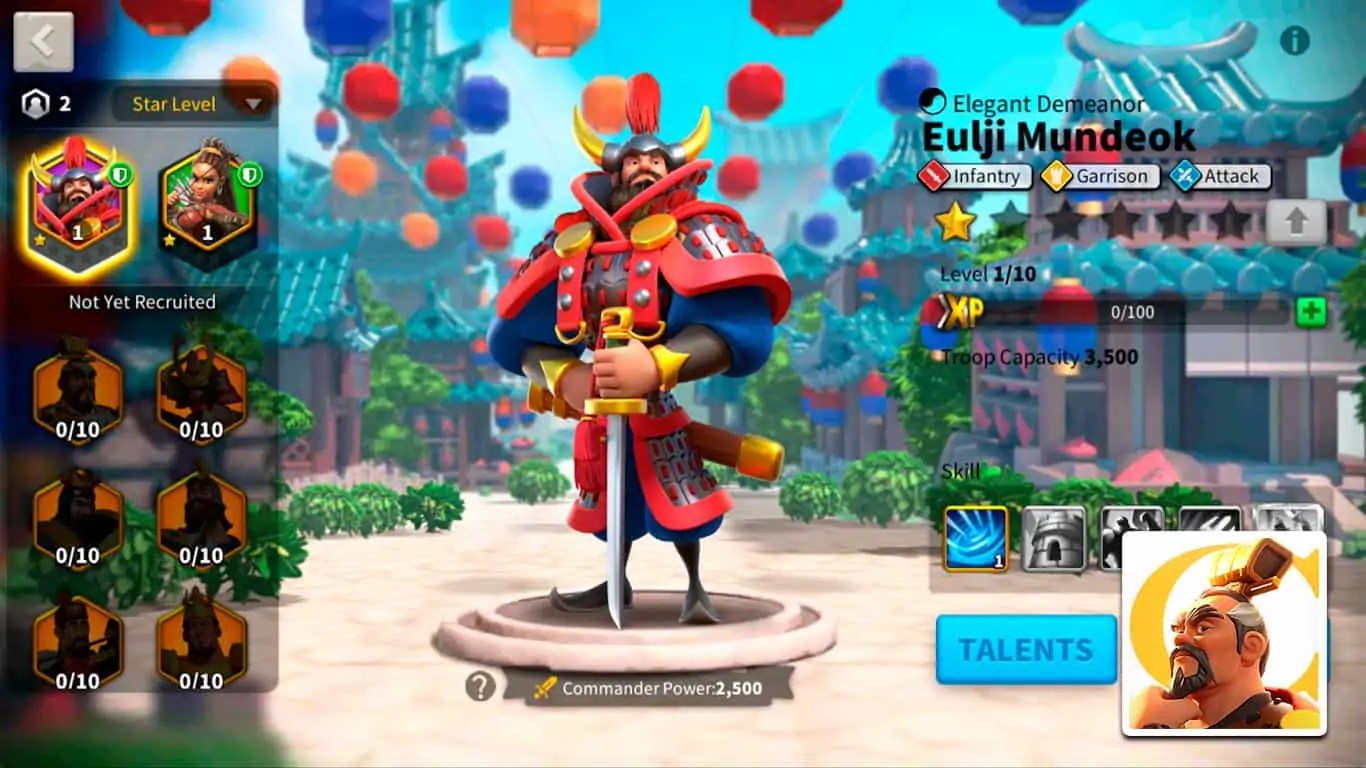Click the Elegant Demeanor civilization icon
Screen dimensions: 1366x768
[x=934, y=102]
